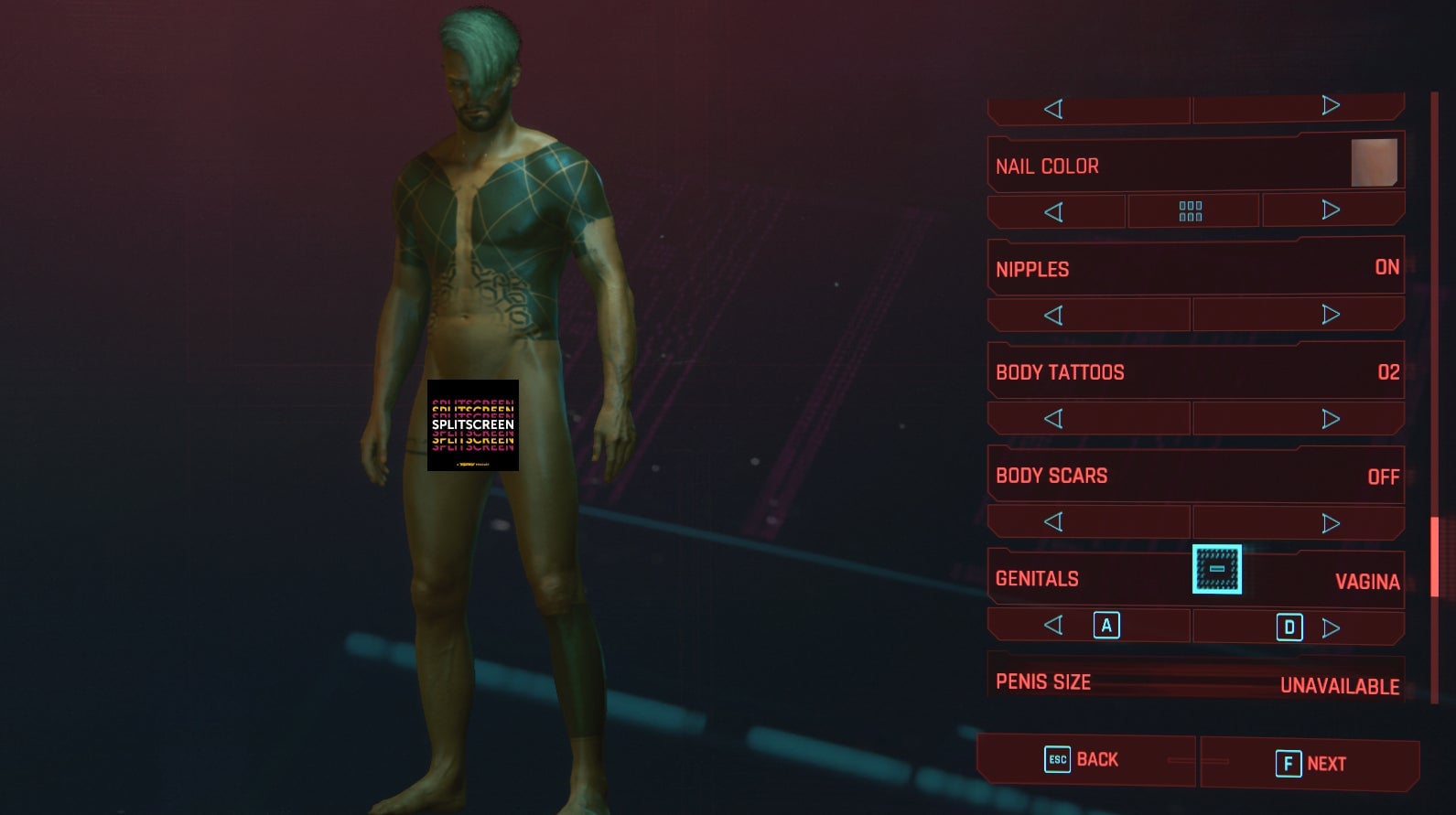The image size is (1456, 815).
Task: Select the Body Tattoos row
Action: click(x=1194, y=372)
